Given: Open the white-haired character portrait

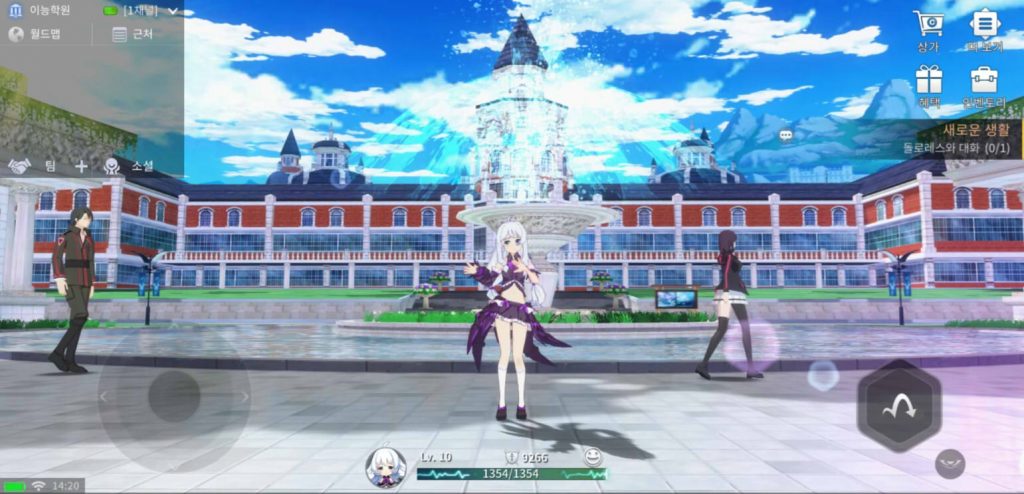Looking at the screenshot, I should click(x=385, y=466).
